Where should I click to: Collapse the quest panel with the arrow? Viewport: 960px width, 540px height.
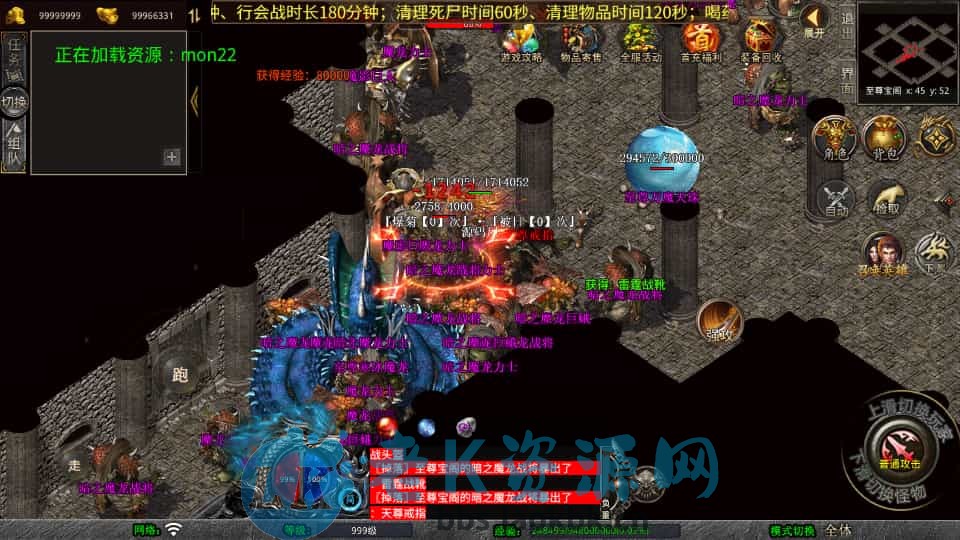click(195, 100)
